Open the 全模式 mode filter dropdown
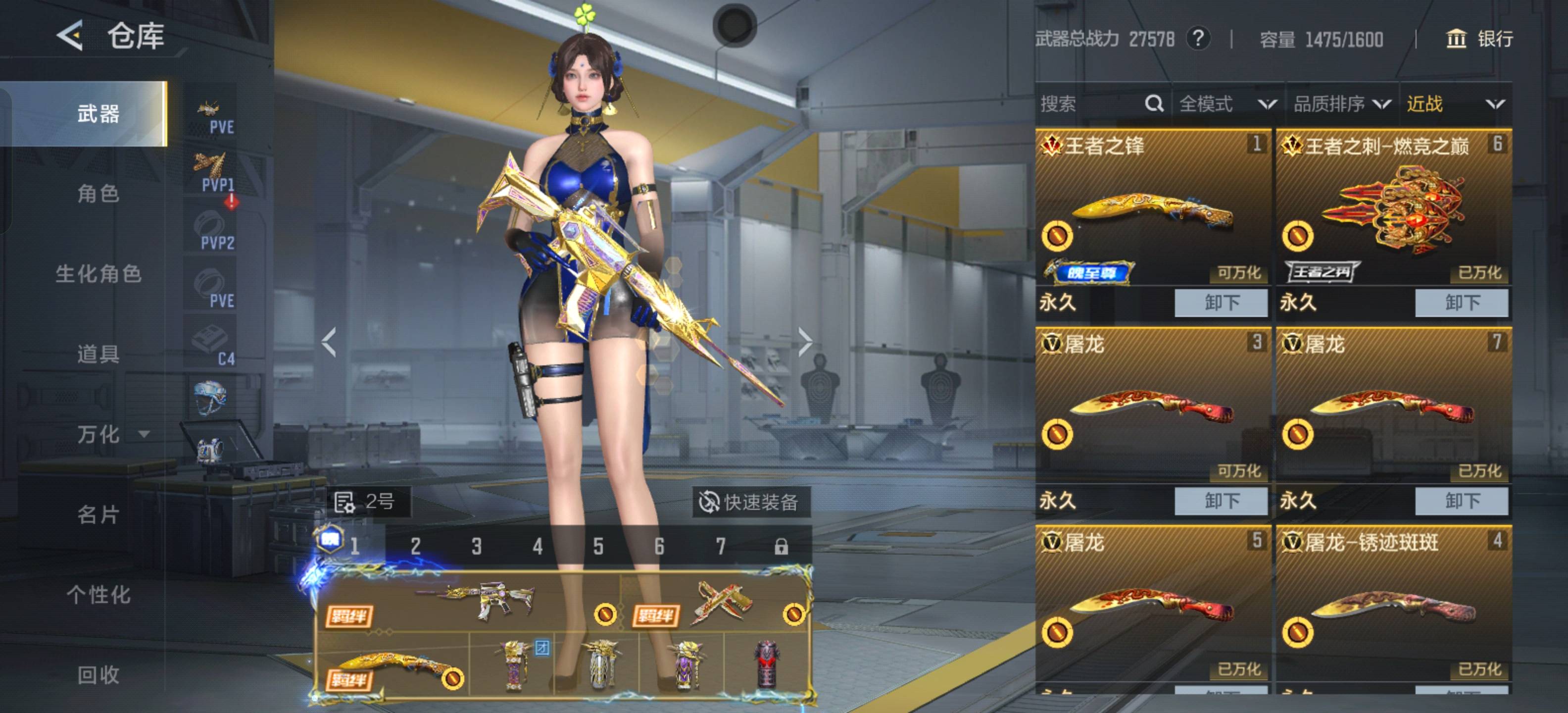 (x=1226, y=104)
